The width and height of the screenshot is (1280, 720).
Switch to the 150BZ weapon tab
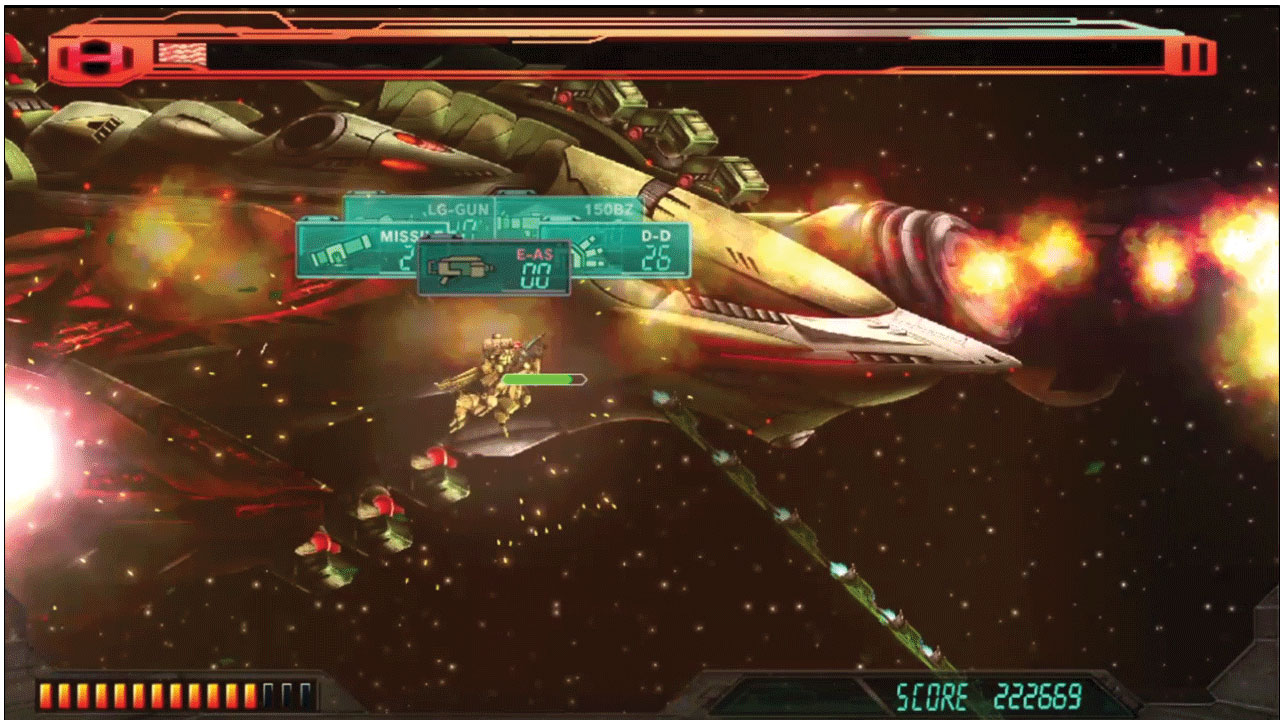(x=610, y=208)
